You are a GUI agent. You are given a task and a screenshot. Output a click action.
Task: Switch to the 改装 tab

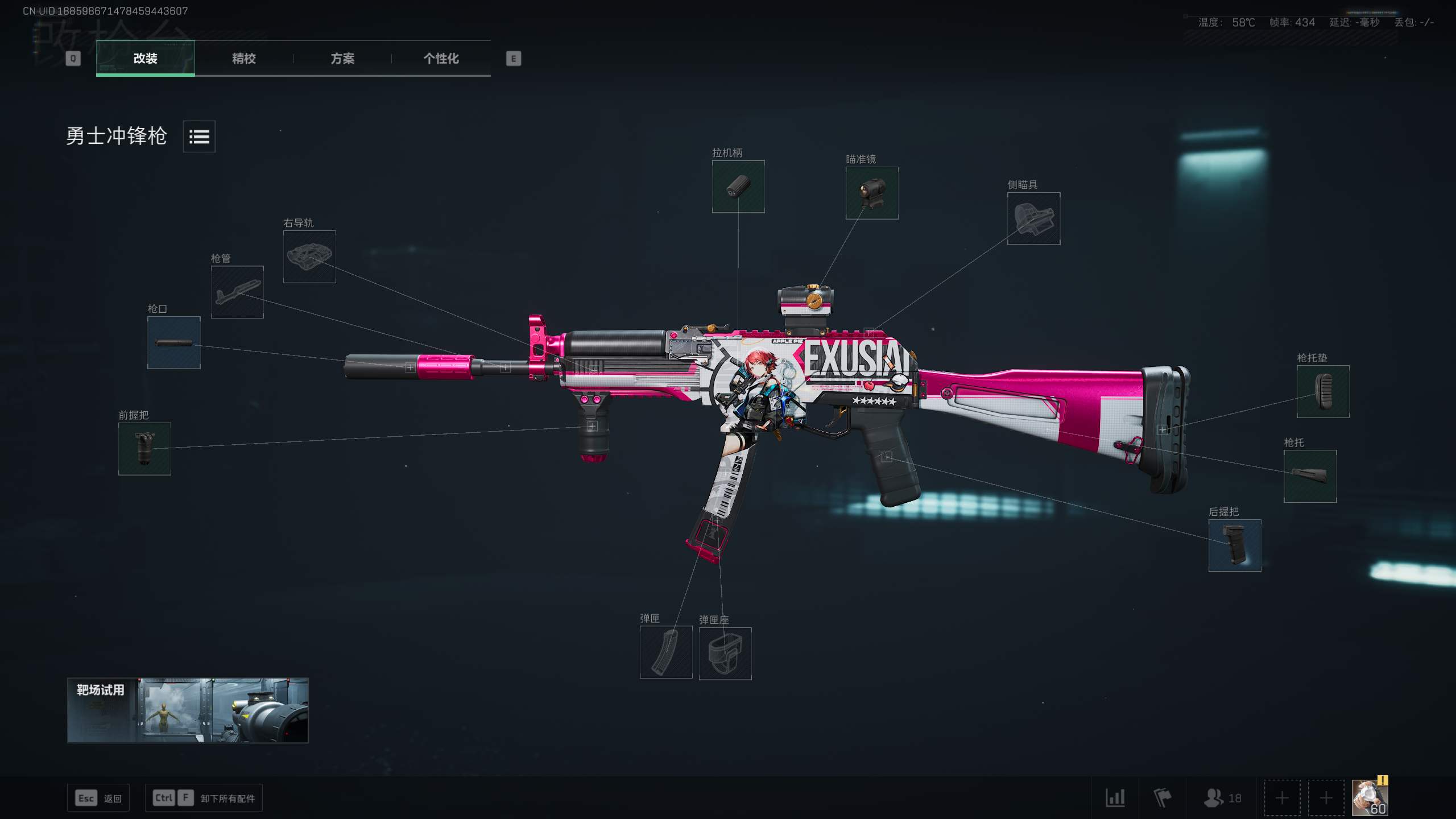tap(145, 58)
